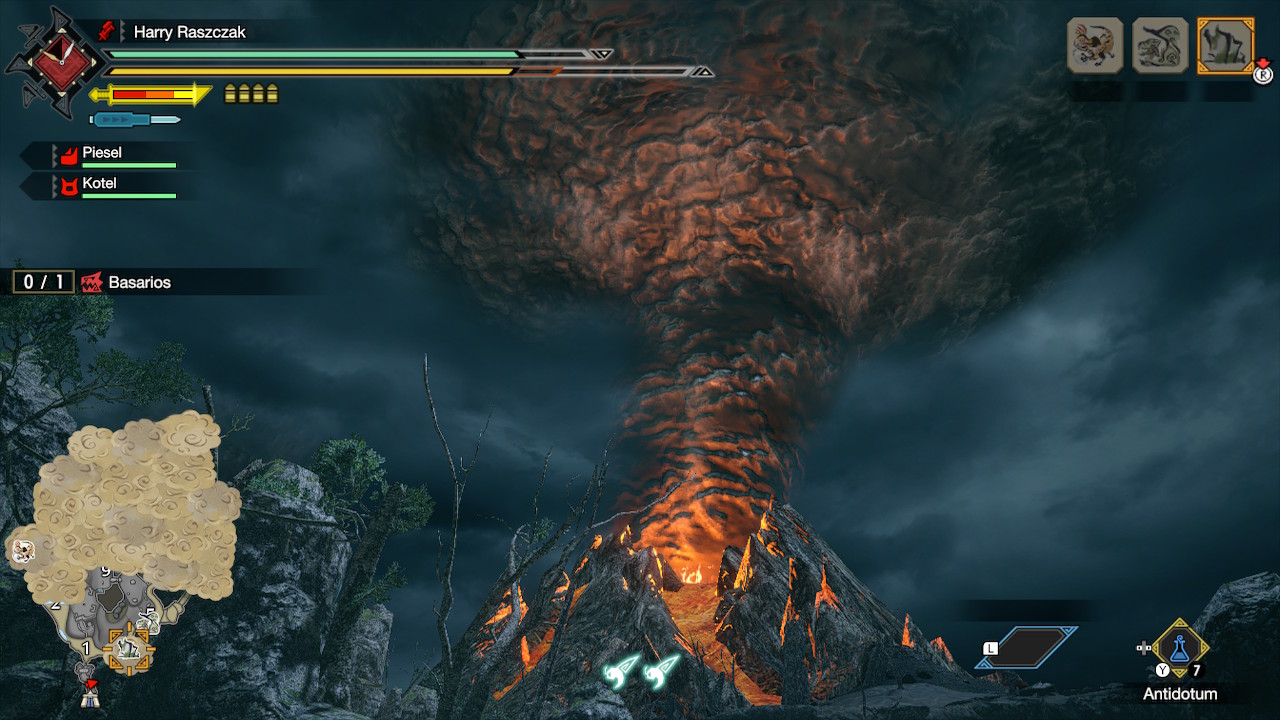Select the Basarios monster icon with orange frame
The width and height of the screenshot is (1280, 720).
[1225, 45]
